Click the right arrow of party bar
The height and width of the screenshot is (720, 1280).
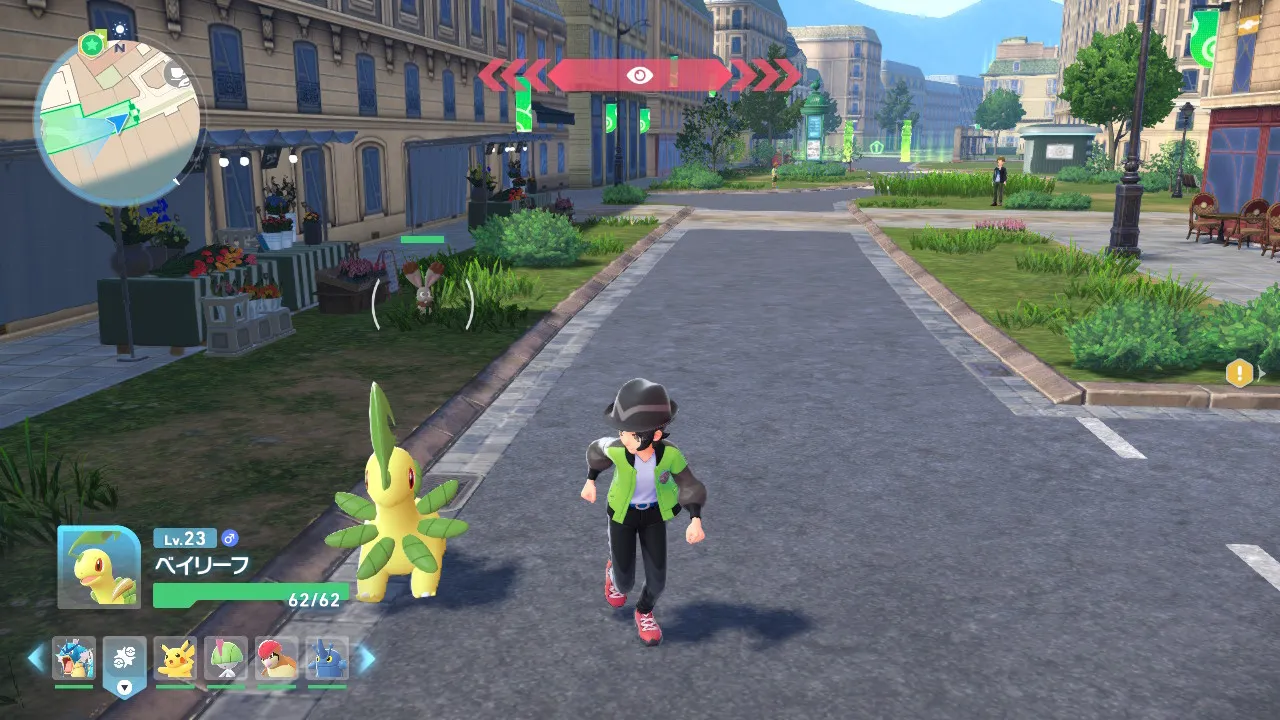(366, 658)
